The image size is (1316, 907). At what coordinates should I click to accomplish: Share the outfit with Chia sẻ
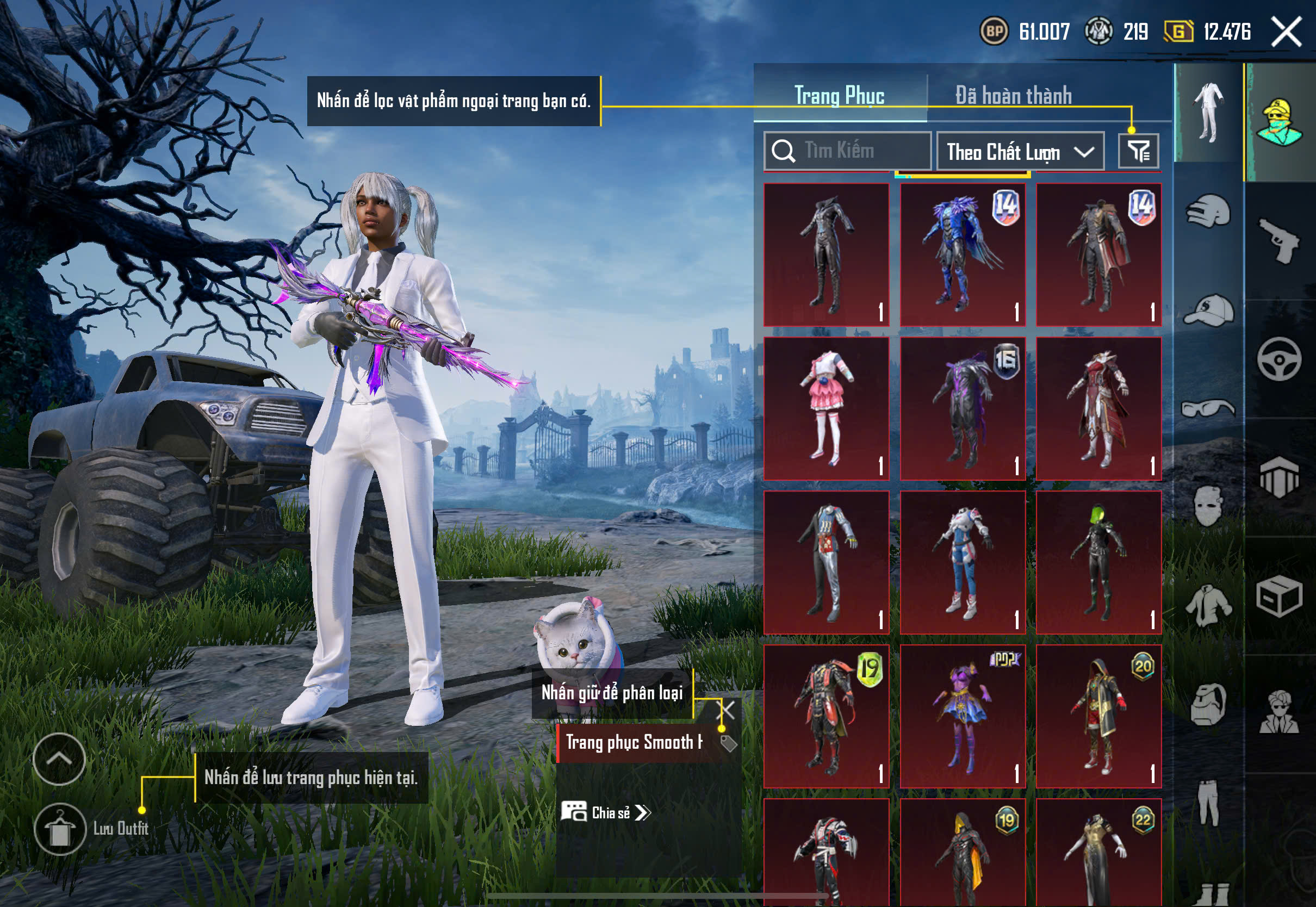point(606,813)
